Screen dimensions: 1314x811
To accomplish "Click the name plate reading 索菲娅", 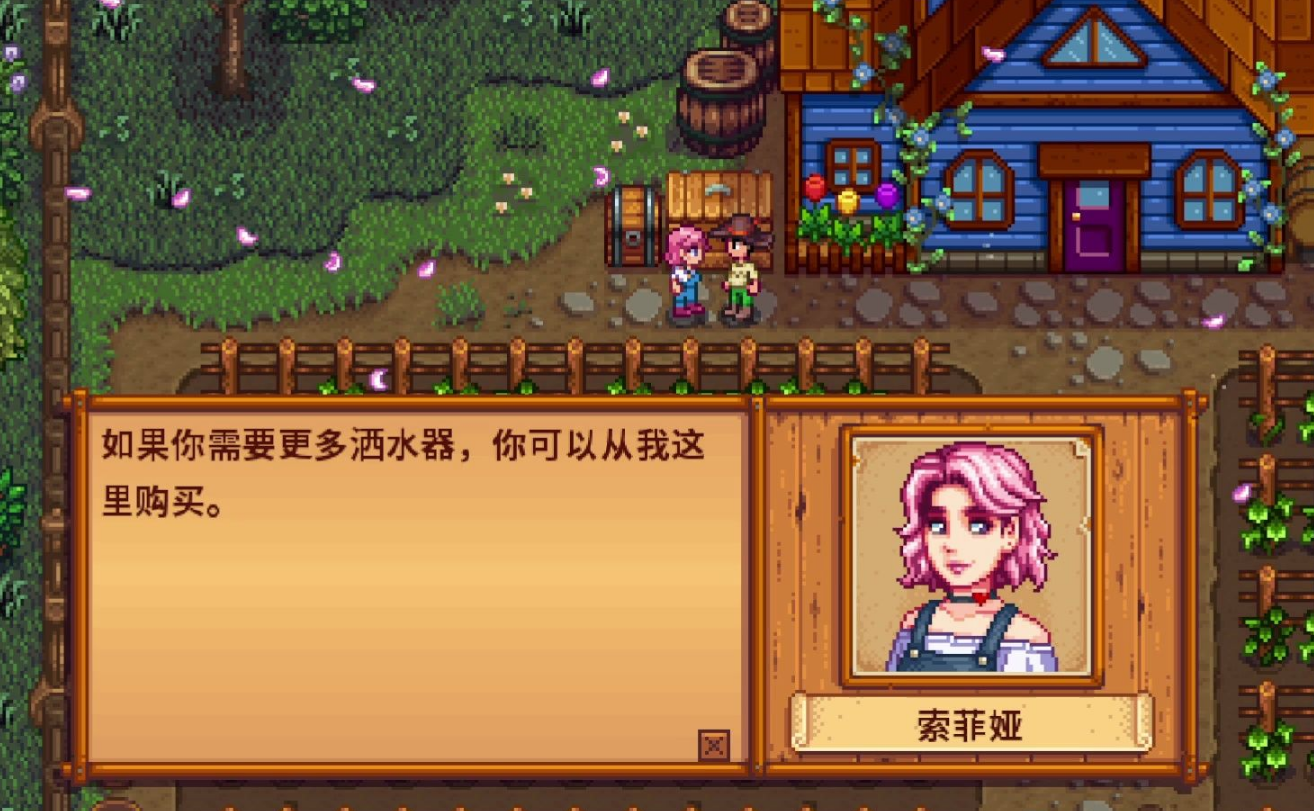I will point(968,730).
